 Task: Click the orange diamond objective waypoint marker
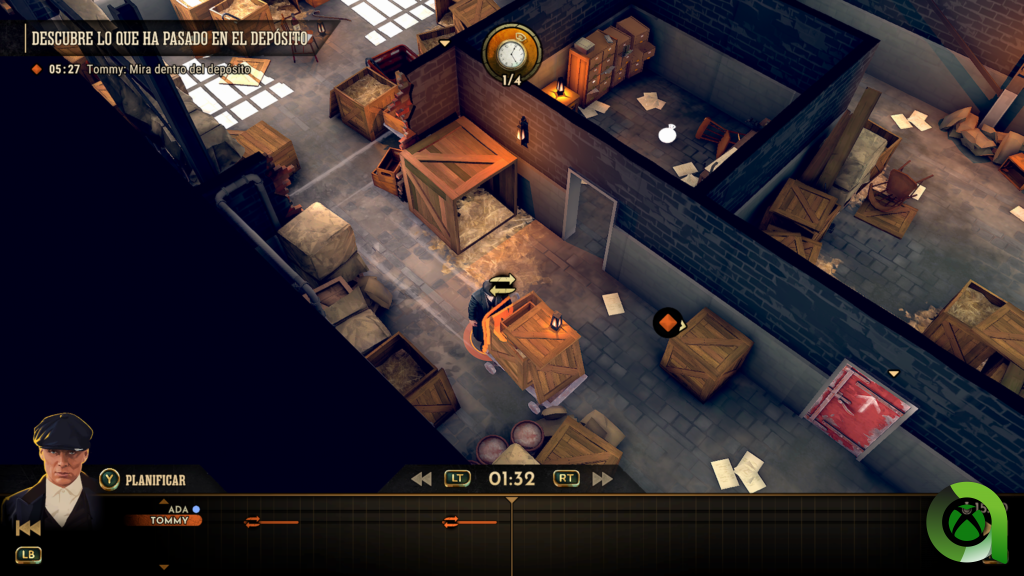click(668, 322)
